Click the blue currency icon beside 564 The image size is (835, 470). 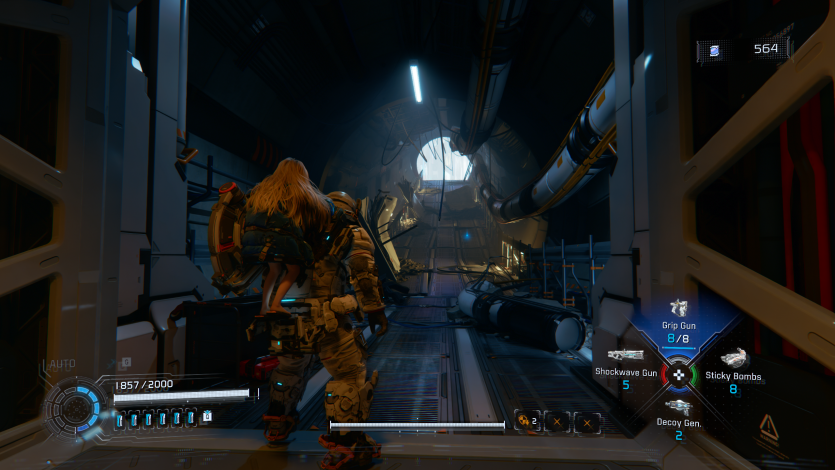(x=715, y=49)
